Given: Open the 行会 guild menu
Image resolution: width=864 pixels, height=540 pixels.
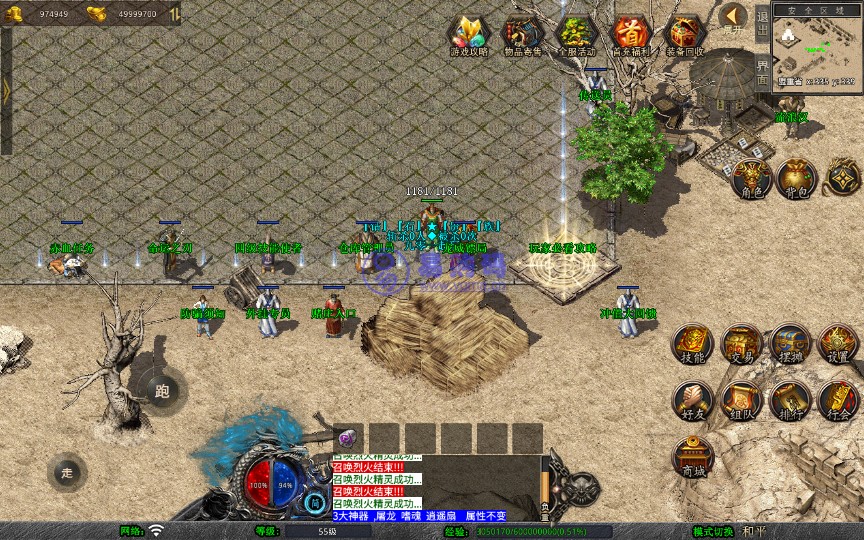Looking at the screenshot, I should pyautogui.click(x=838, y=400).
